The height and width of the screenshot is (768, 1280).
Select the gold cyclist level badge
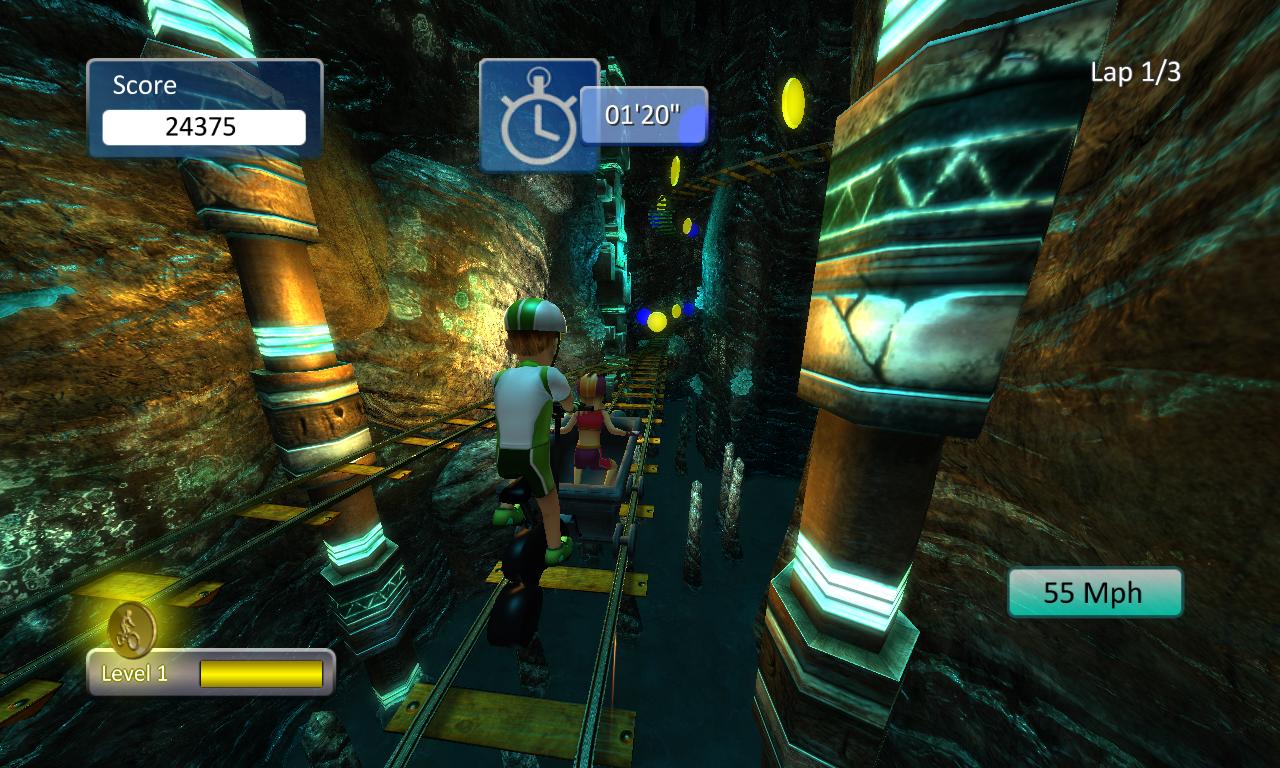pyautogui.click(x=132, y=628)
